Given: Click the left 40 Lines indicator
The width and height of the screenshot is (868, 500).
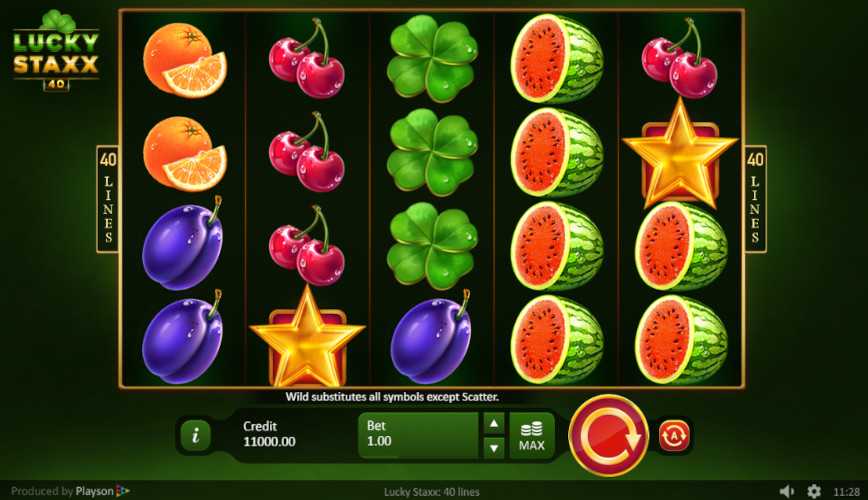Looking at the screenshot, I should click(108, 198).
